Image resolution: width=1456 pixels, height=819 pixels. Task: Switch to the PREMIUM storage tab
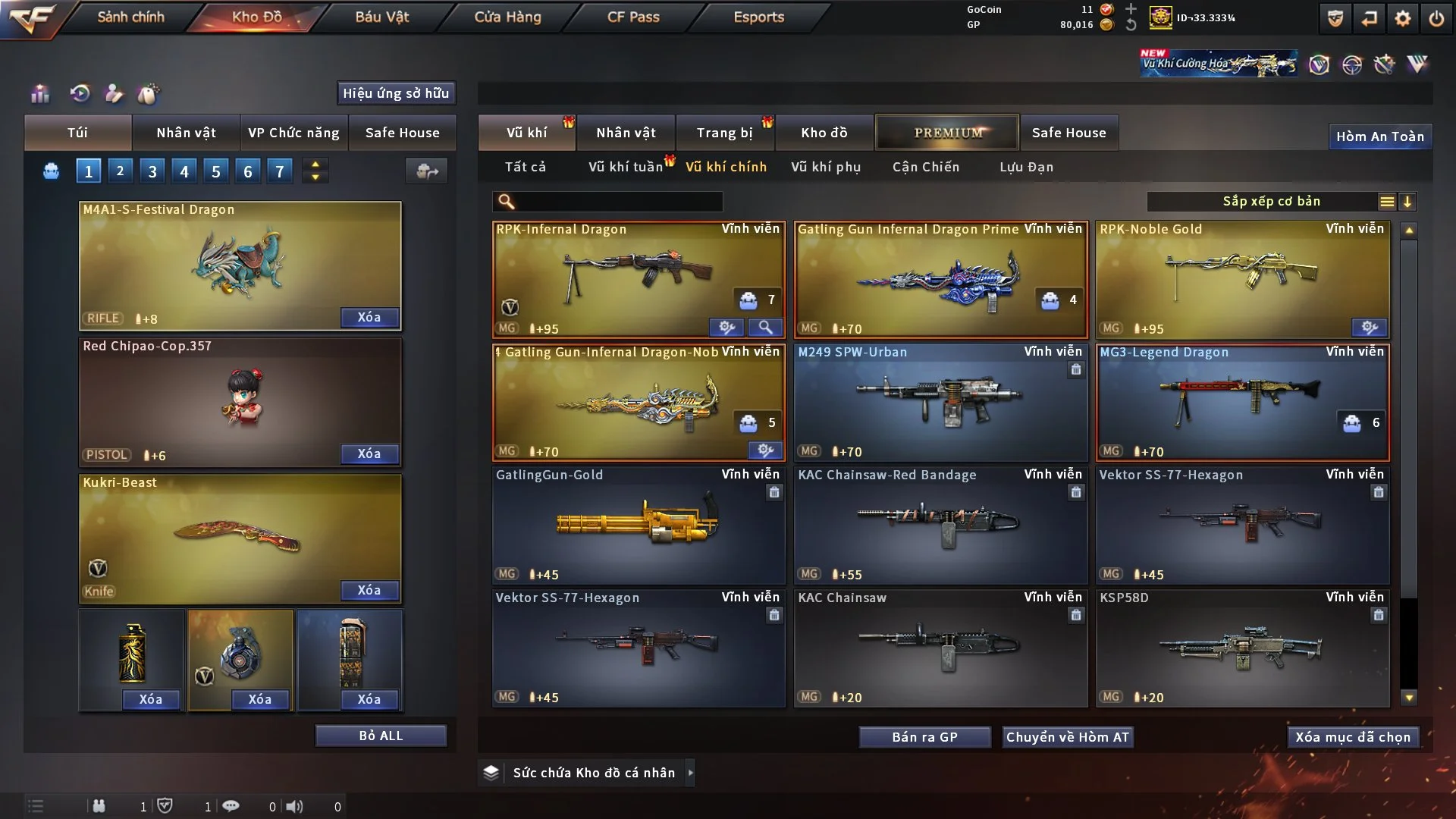[947, 133]
